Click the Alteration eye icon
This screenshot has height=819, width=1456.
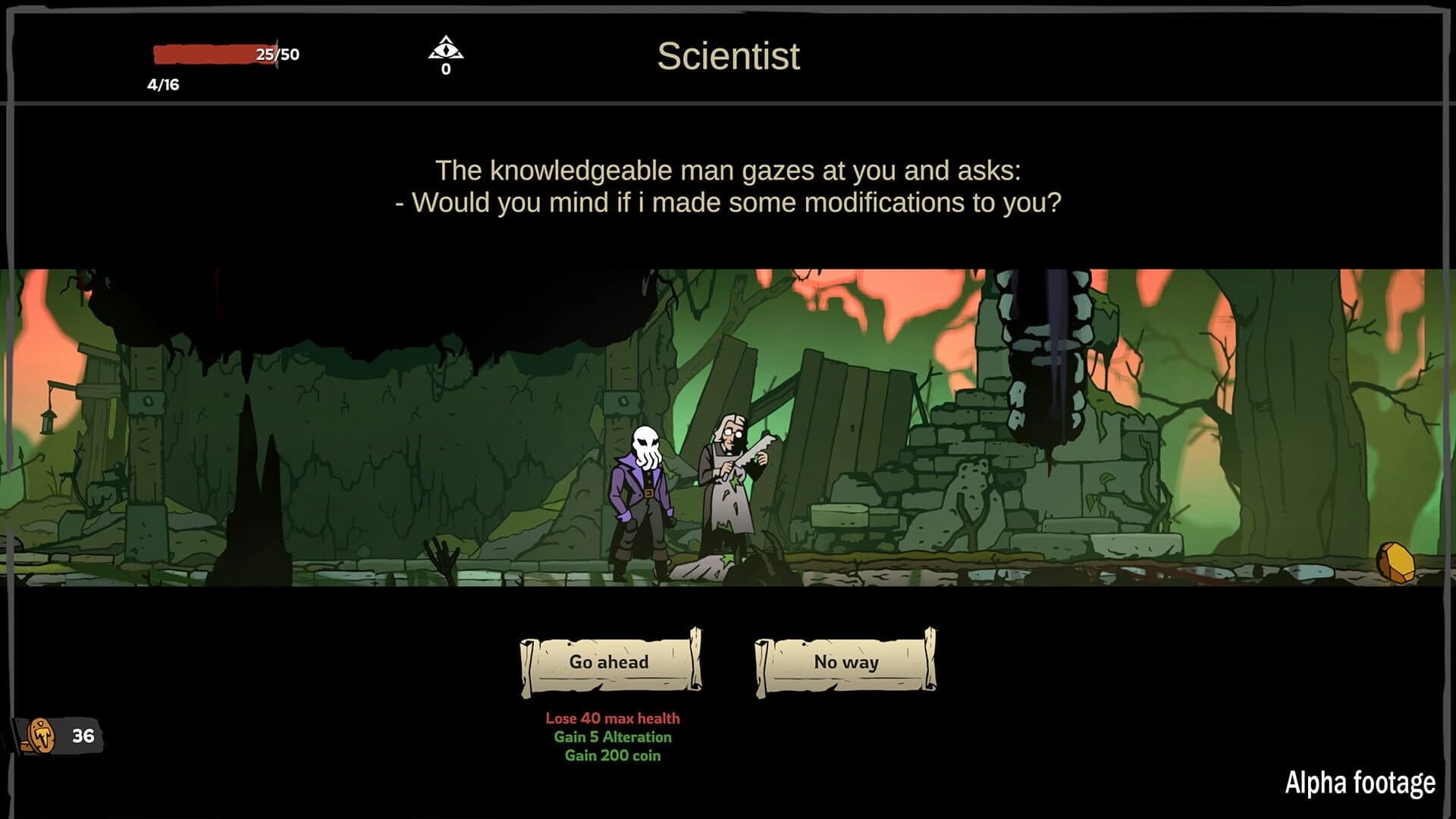point(447,47)
